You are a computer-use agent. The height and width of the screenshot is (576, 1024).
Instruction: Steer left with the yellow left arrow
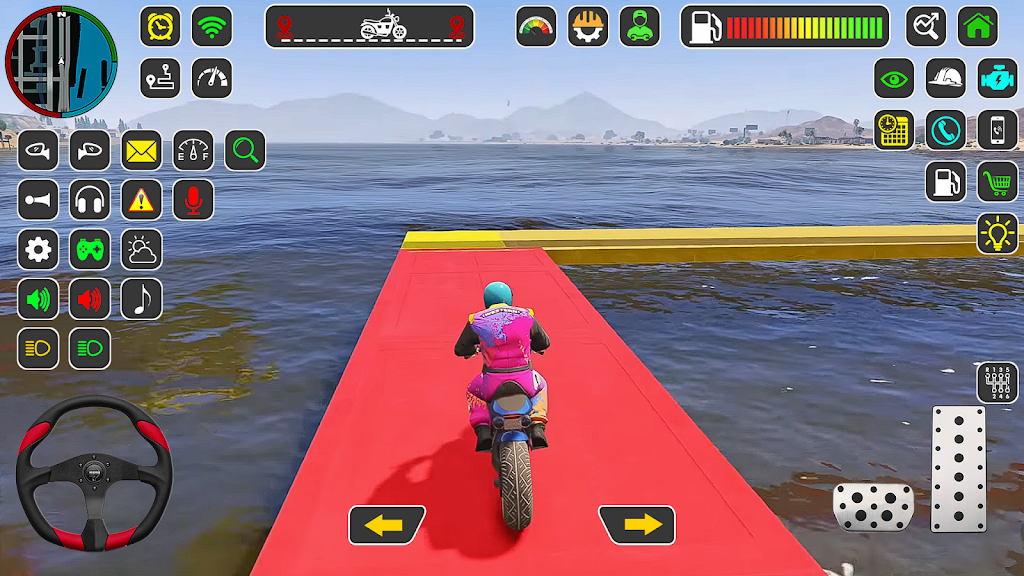(387, 525)
